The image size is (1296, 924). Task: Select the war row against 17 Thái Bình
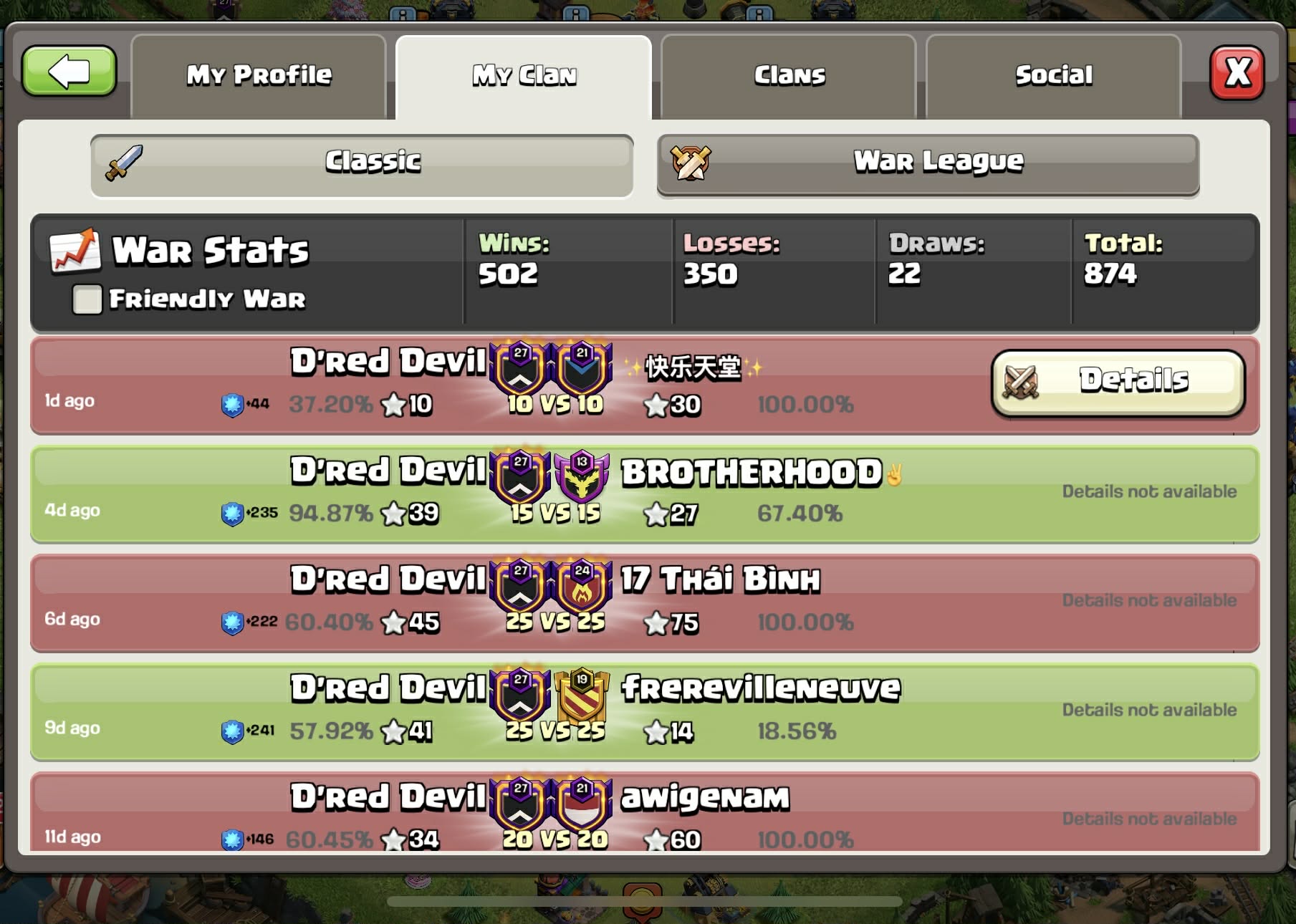click(x=645, y=603)
